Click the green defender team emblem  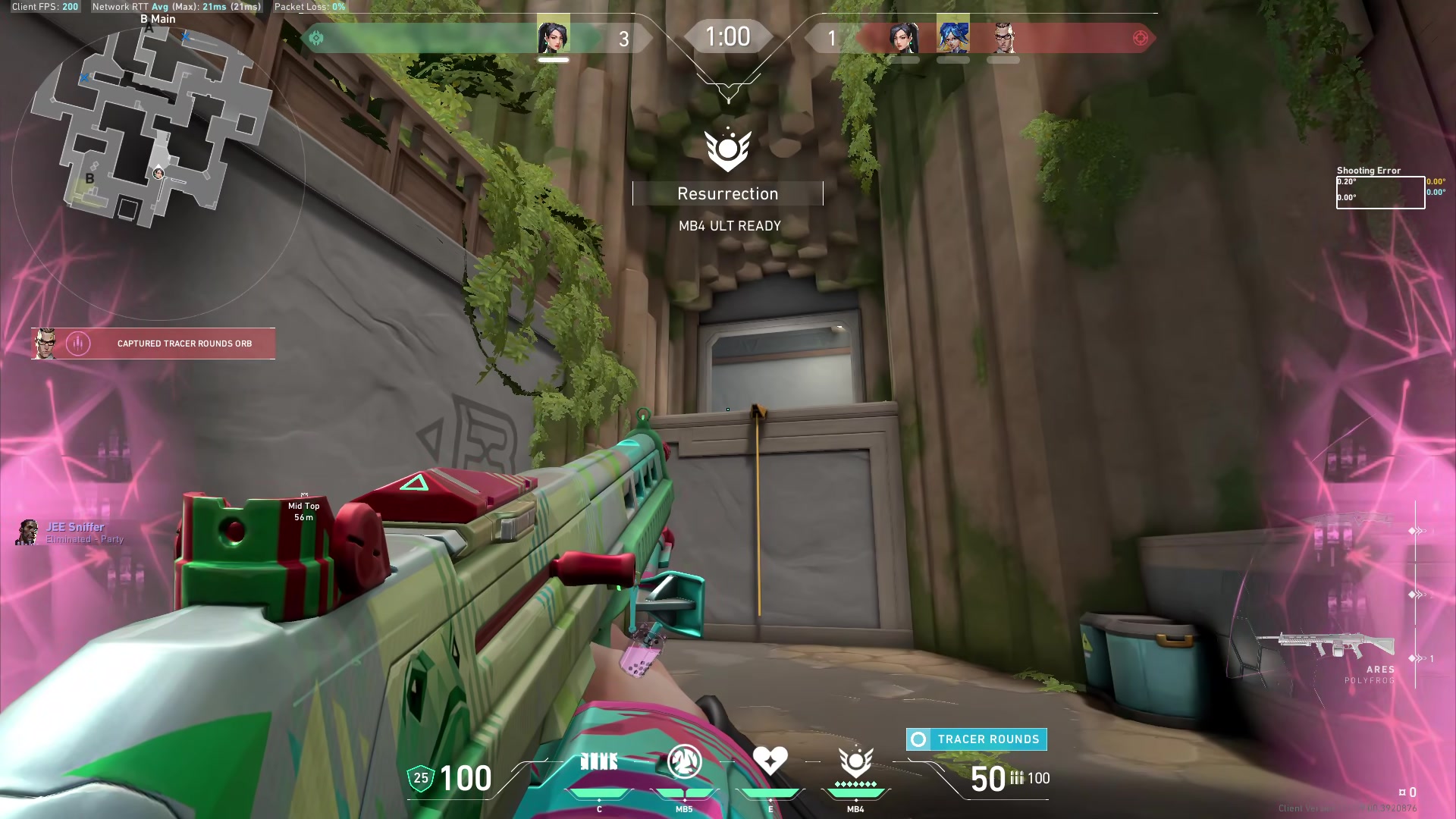pyautogui.click(x=316, y=38)
